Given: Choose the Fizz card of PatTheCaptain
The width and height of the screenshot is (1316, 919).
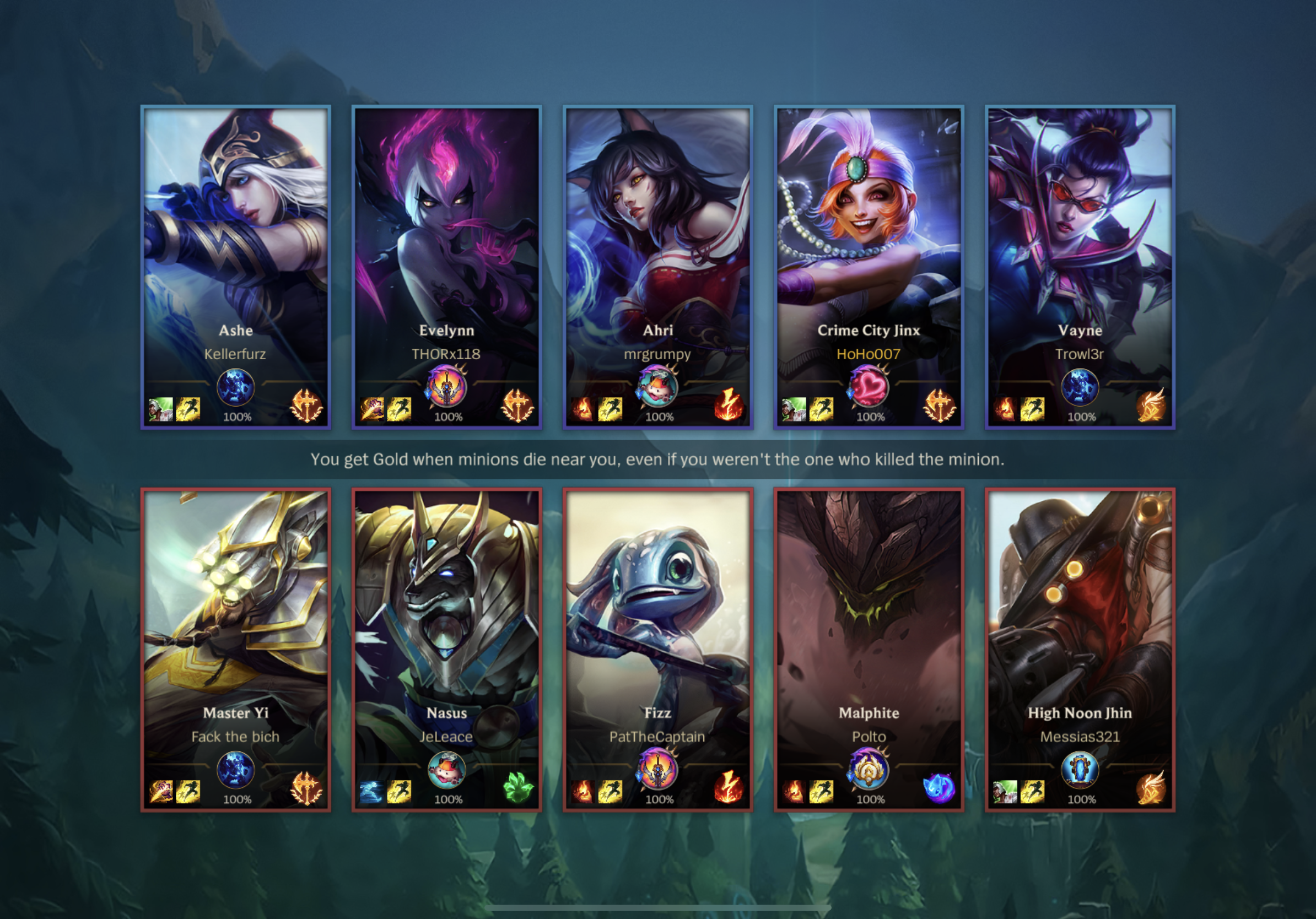Looking at the screenshot, I should [657, 624].
